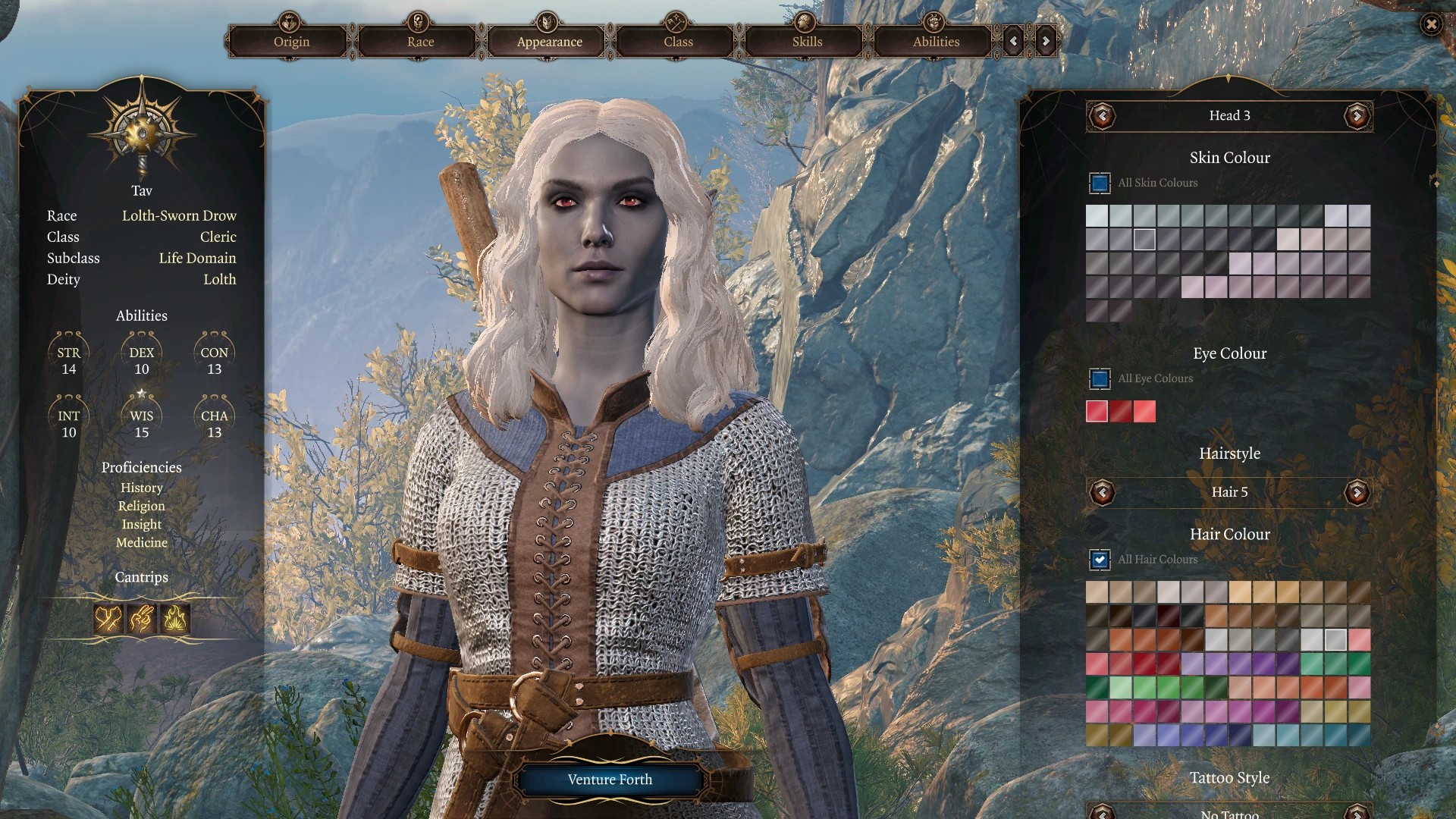Close the character creation screen
Screen dimensions: 1456x819
1431,25
